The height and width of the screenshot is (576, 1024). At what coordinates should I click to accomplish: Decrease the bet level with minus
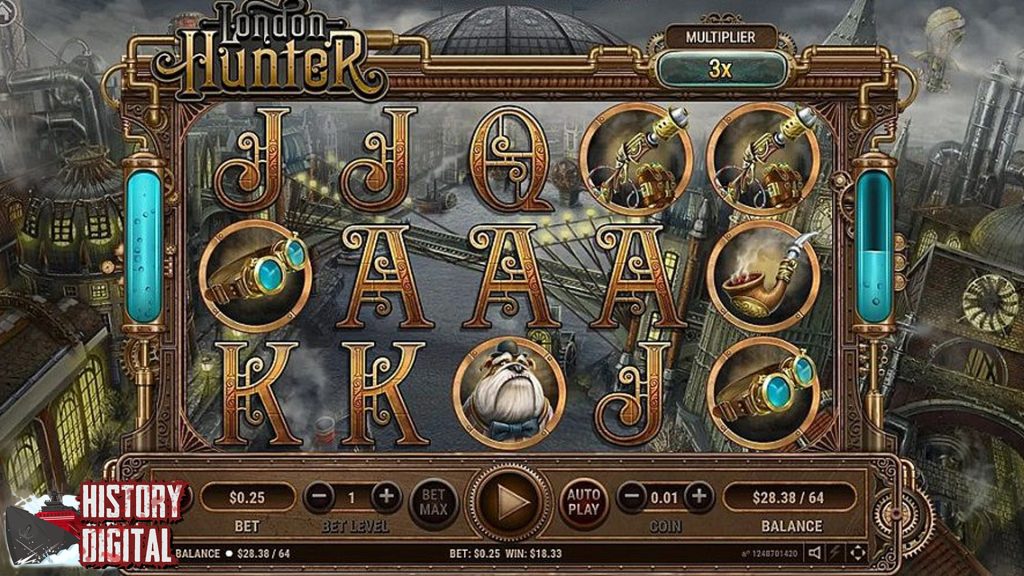[x=318, y=496]
